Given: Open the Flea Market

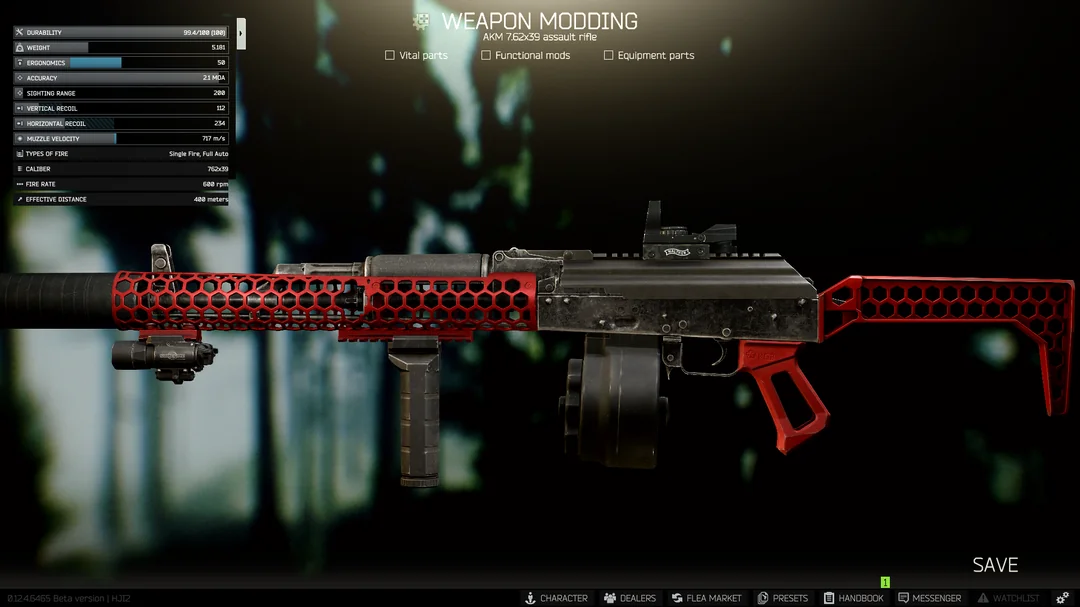Looking at the screenshot, I should coord(707,598).
